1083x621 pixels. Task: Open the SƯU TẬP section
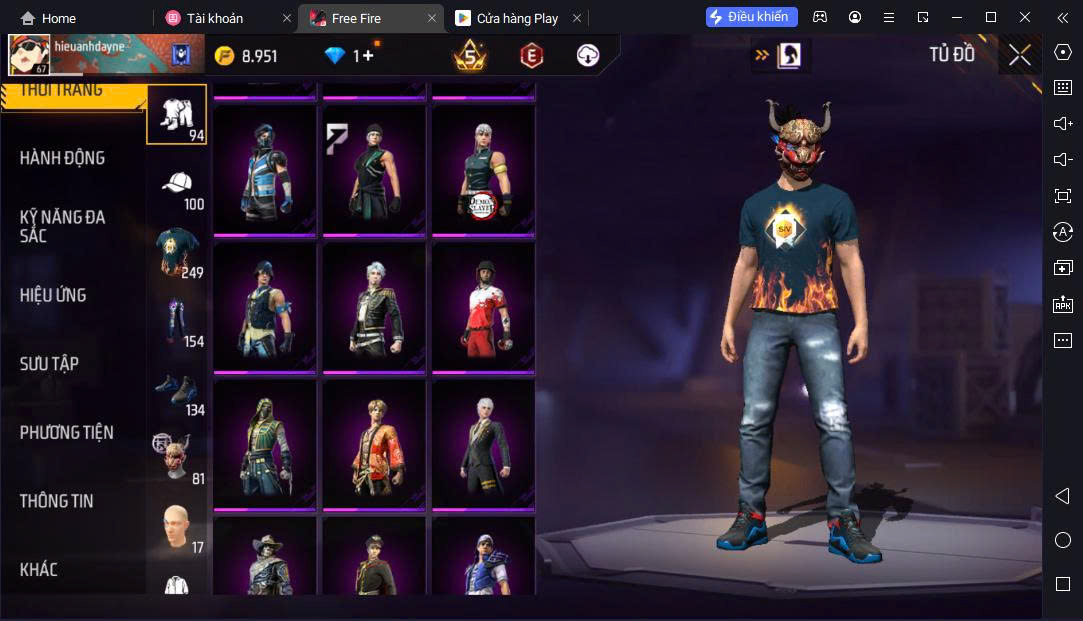(x=49, y=364)
